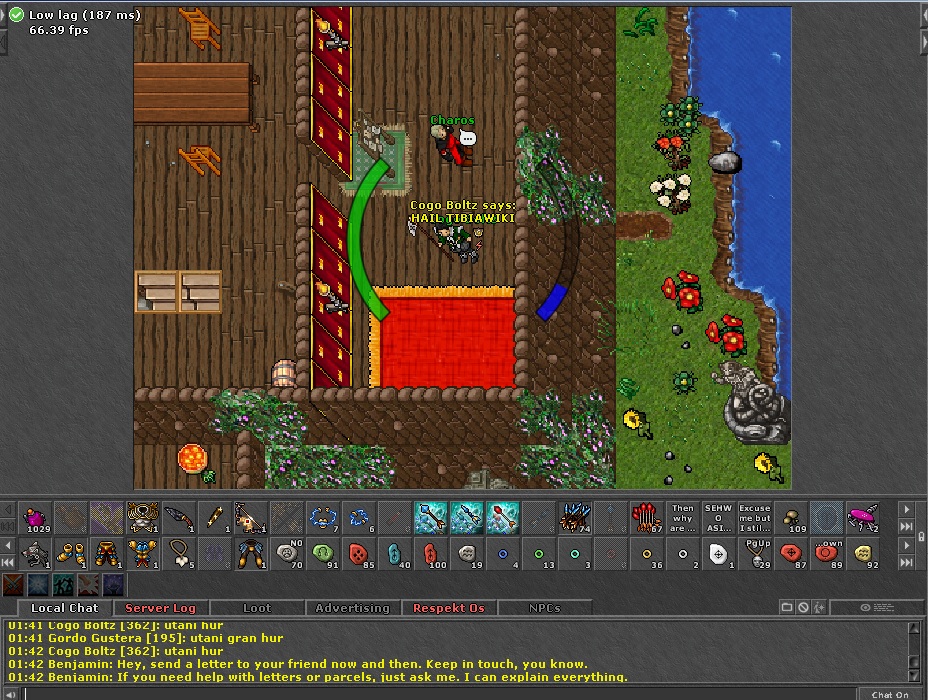
Task: Switch to the Server Log chat tab
Action: 160,608
